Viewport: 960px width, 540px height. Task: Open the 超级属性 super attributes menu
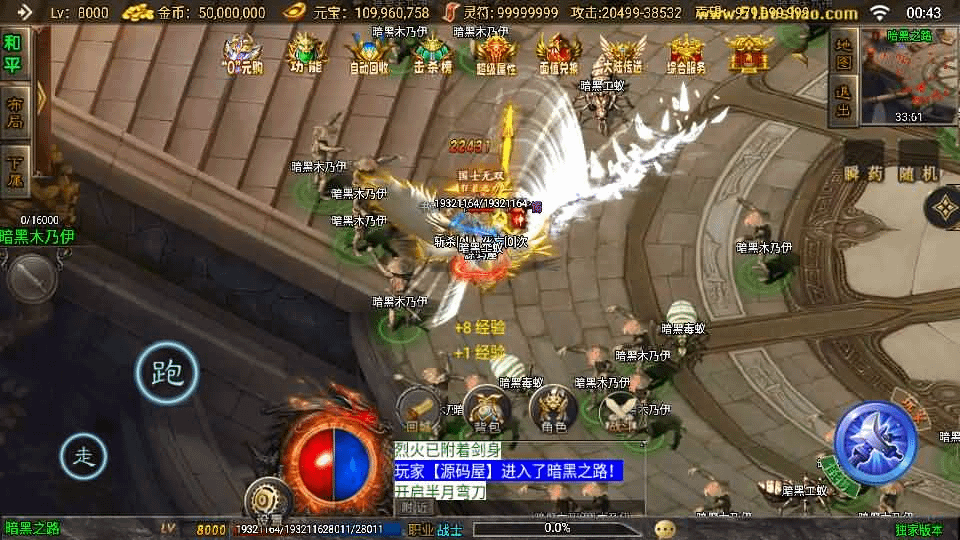pos(495,54)
